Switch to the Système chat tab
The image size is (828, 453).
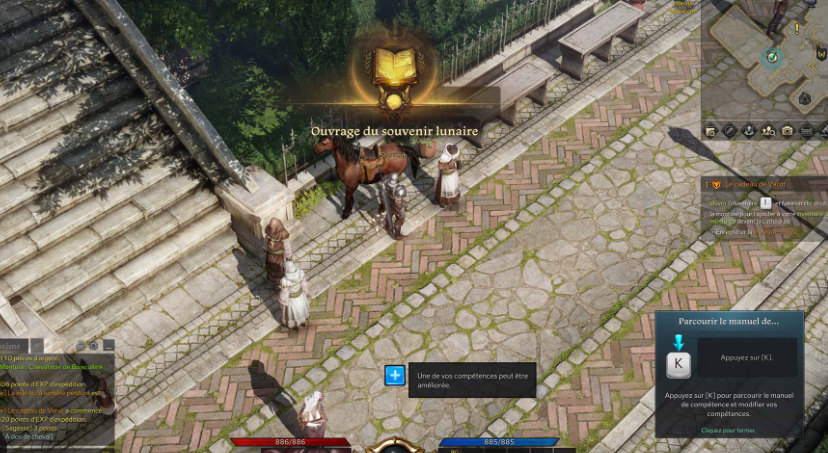14,345
